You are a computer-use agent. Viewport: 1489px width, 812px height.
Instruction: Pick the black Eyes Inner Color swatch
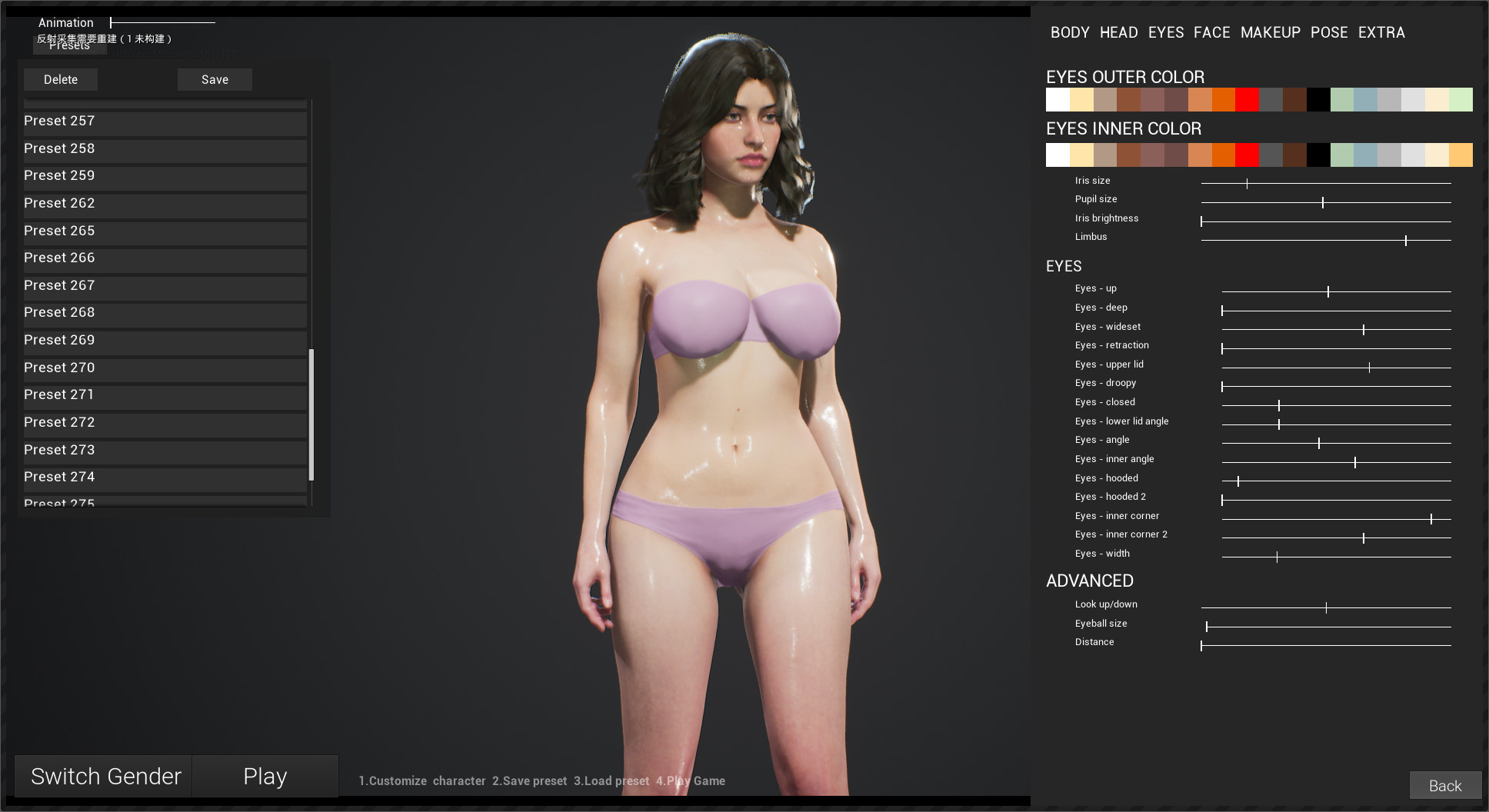[1318, 155]
